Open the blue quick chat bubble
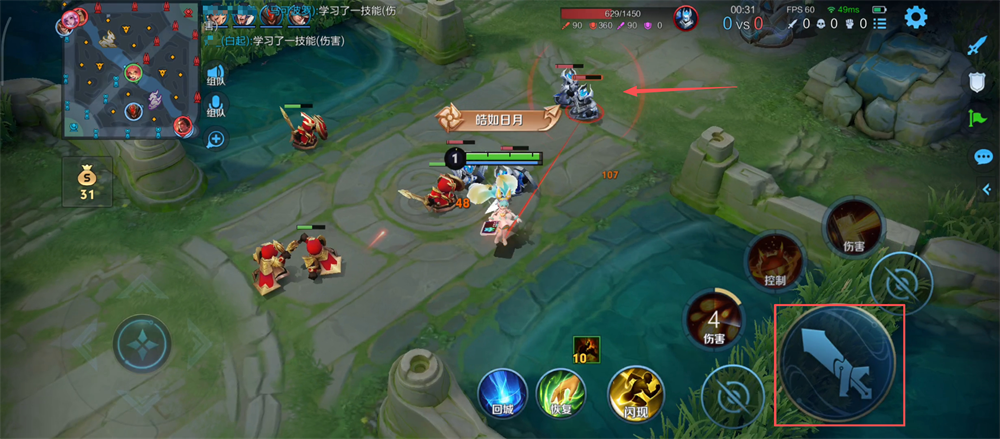 click(x=982, y=157)
